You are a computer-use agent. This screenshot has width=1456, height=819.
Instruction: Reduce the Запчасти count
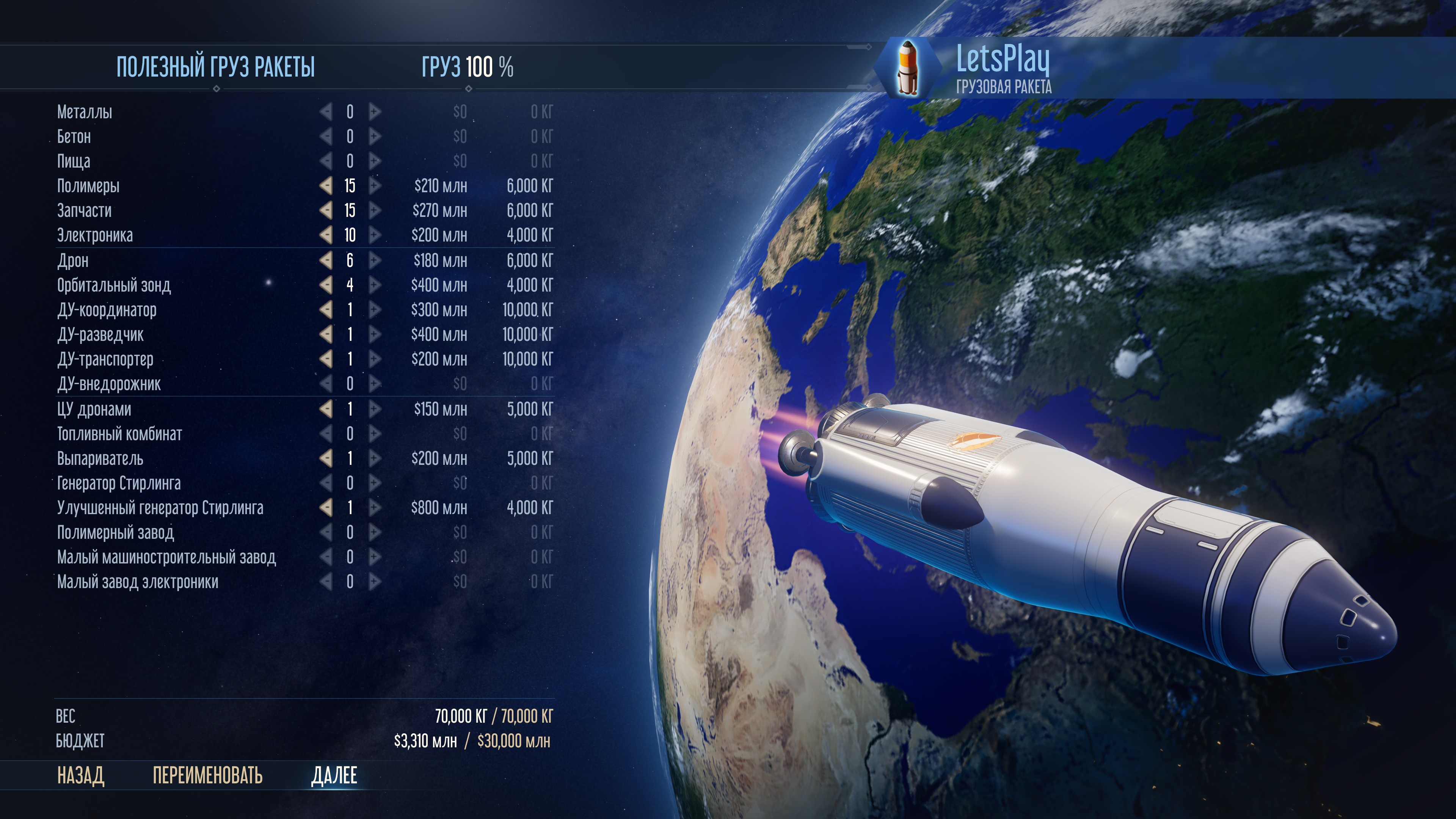point(326,211)
